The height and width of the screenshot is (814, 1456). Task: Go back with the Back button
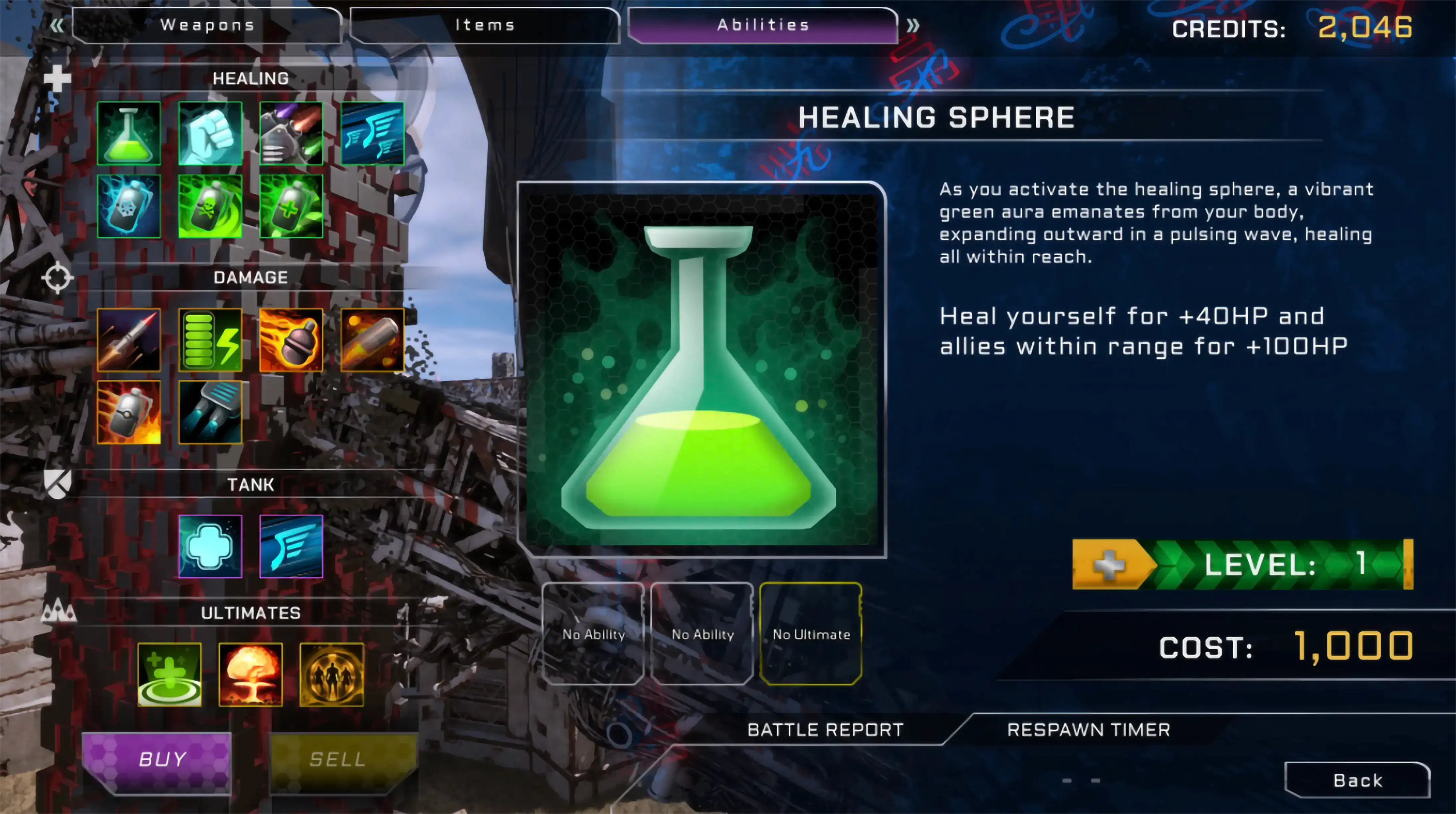pos(1357,780)
